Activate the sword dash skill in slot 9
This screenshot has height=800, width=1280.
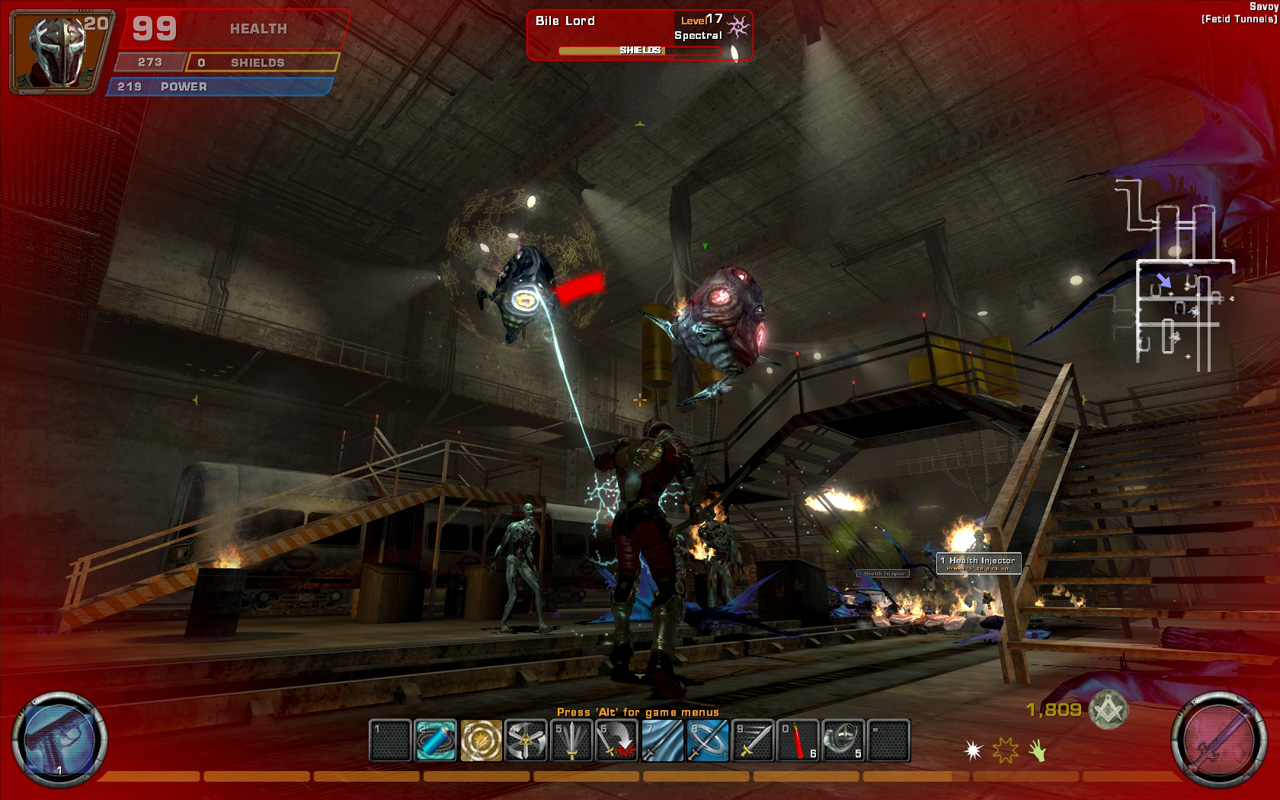tap(753, 741)
